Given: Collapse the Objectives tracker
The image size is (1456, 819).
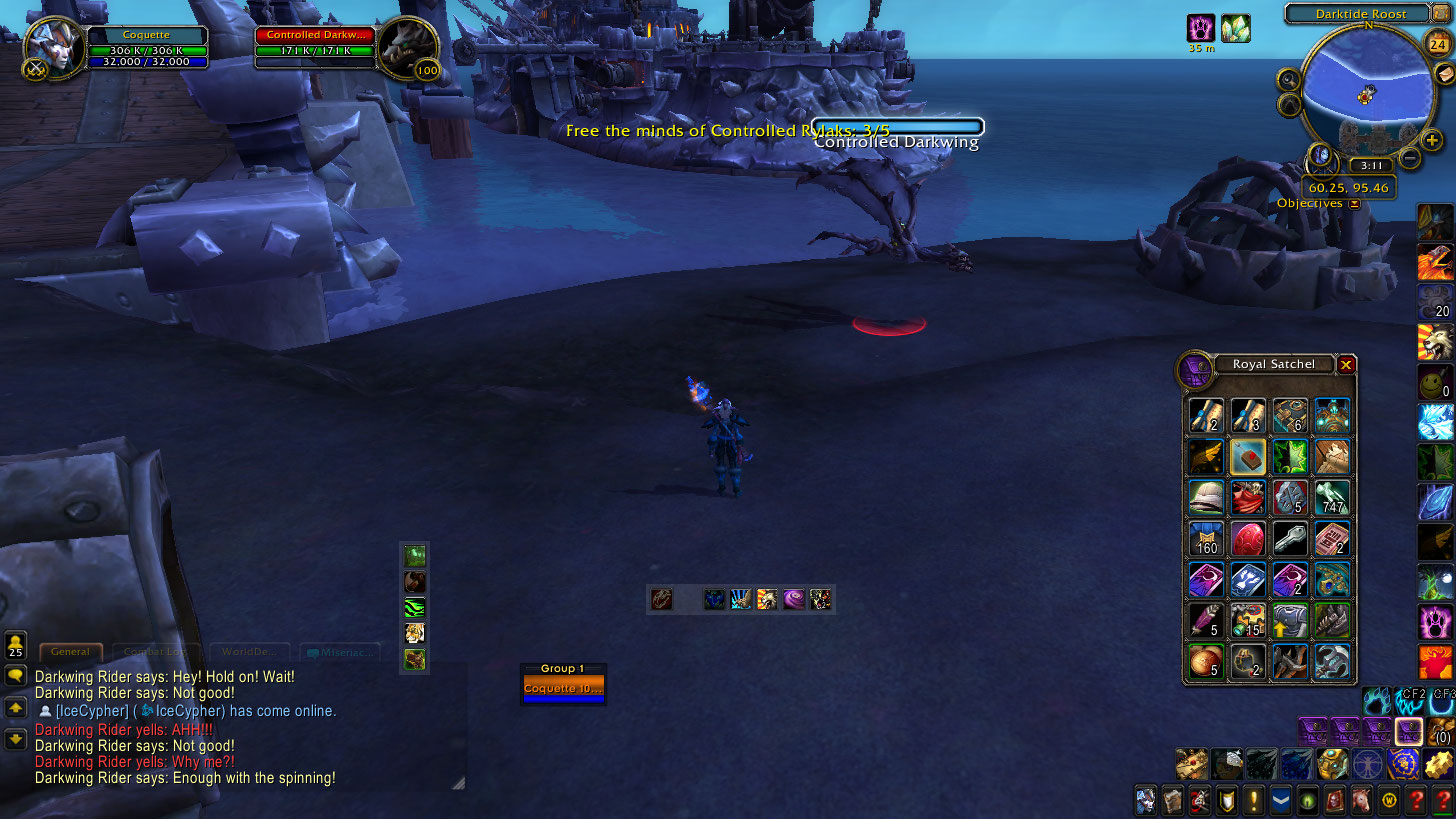Looking at the screenshot, I should click(x=1354, y=204).
